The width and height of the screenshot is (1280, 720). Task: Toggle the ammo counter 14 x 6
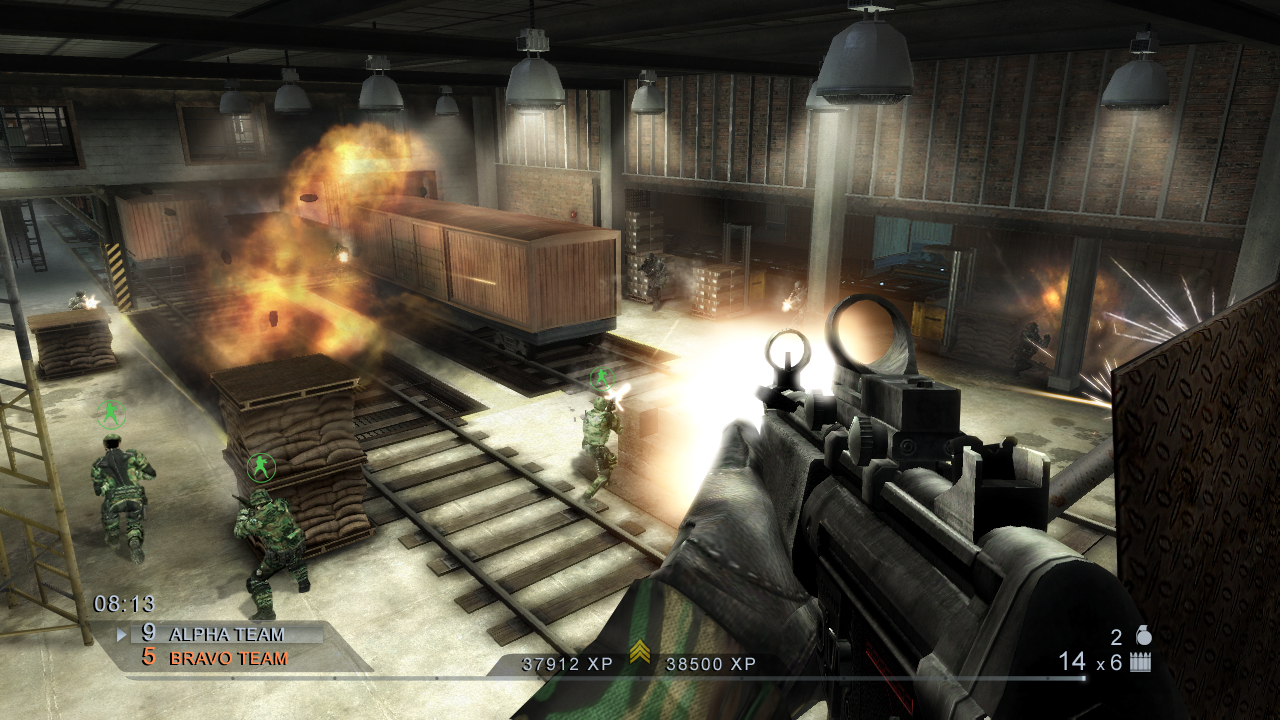(1090, 661)
